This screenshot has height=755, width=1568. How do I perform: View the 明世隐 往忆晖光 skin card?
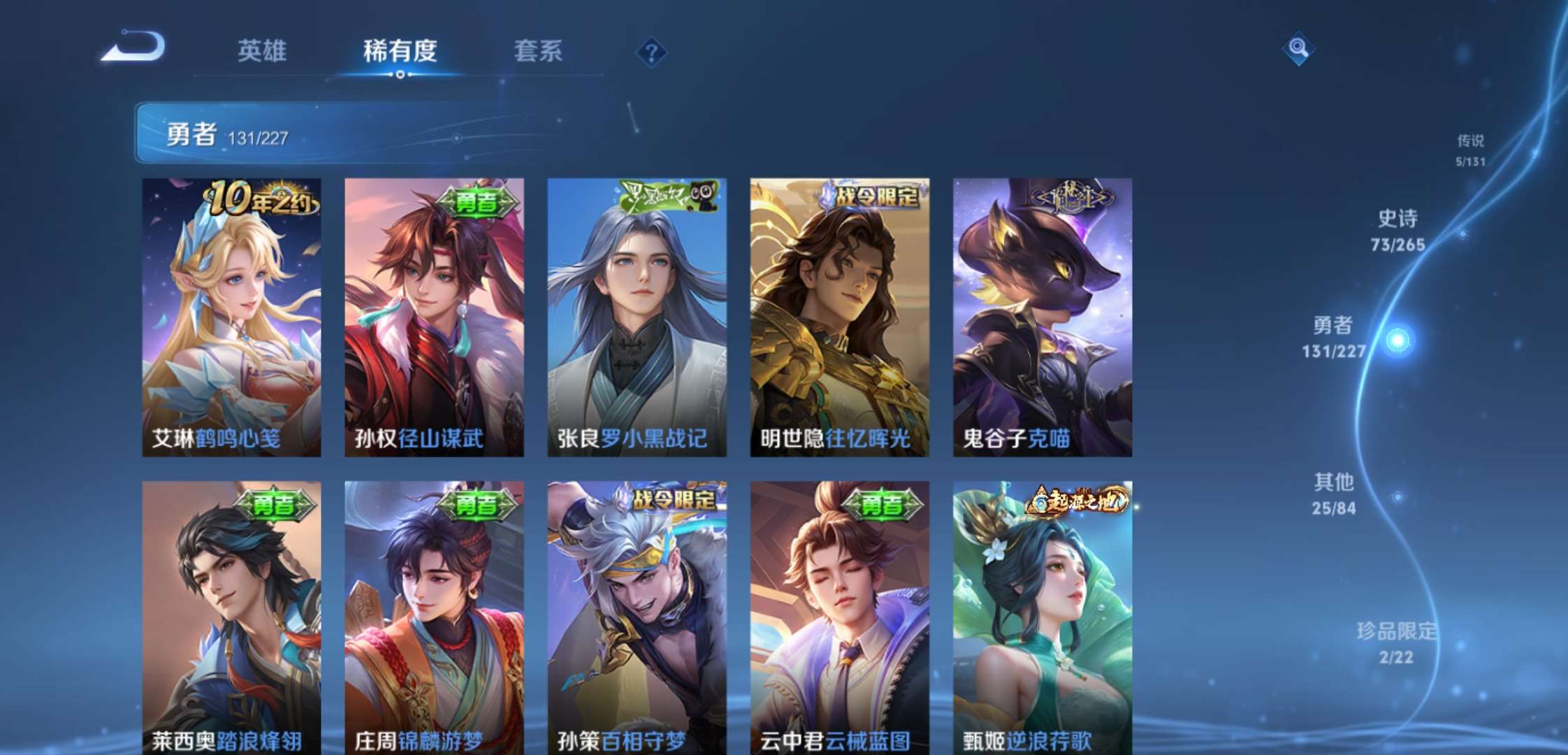(839, 317)
